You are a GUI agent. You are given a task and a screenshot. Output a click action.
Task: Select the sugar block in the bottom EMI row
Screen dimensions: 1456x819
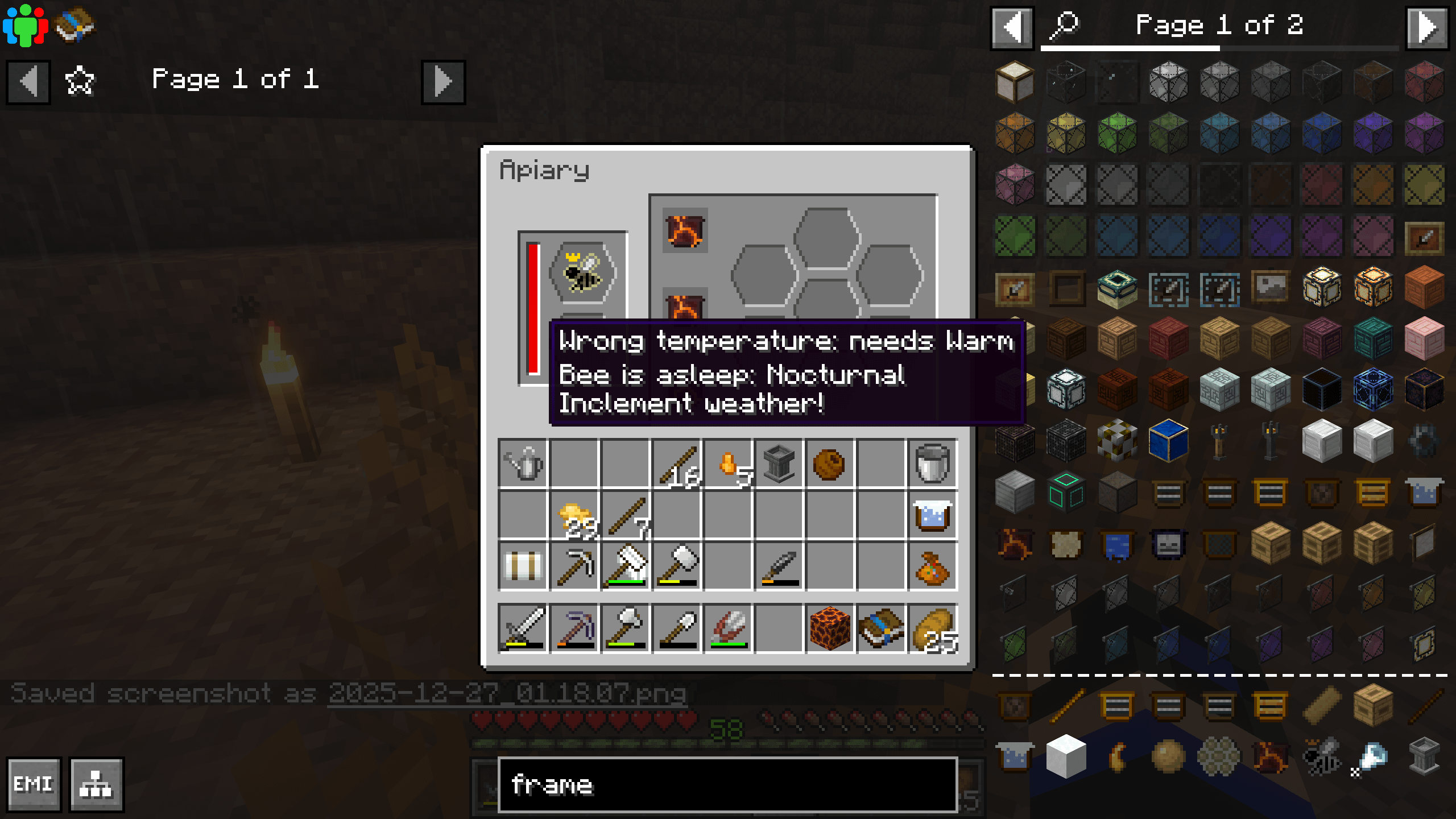[x=1066, y=756]
